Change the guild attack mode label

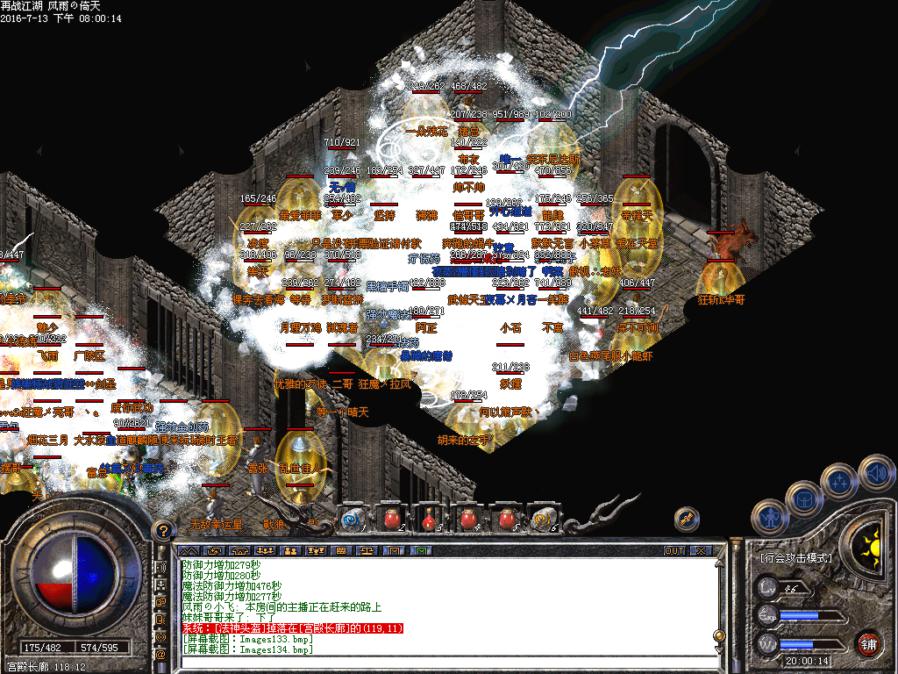(796, 557)
